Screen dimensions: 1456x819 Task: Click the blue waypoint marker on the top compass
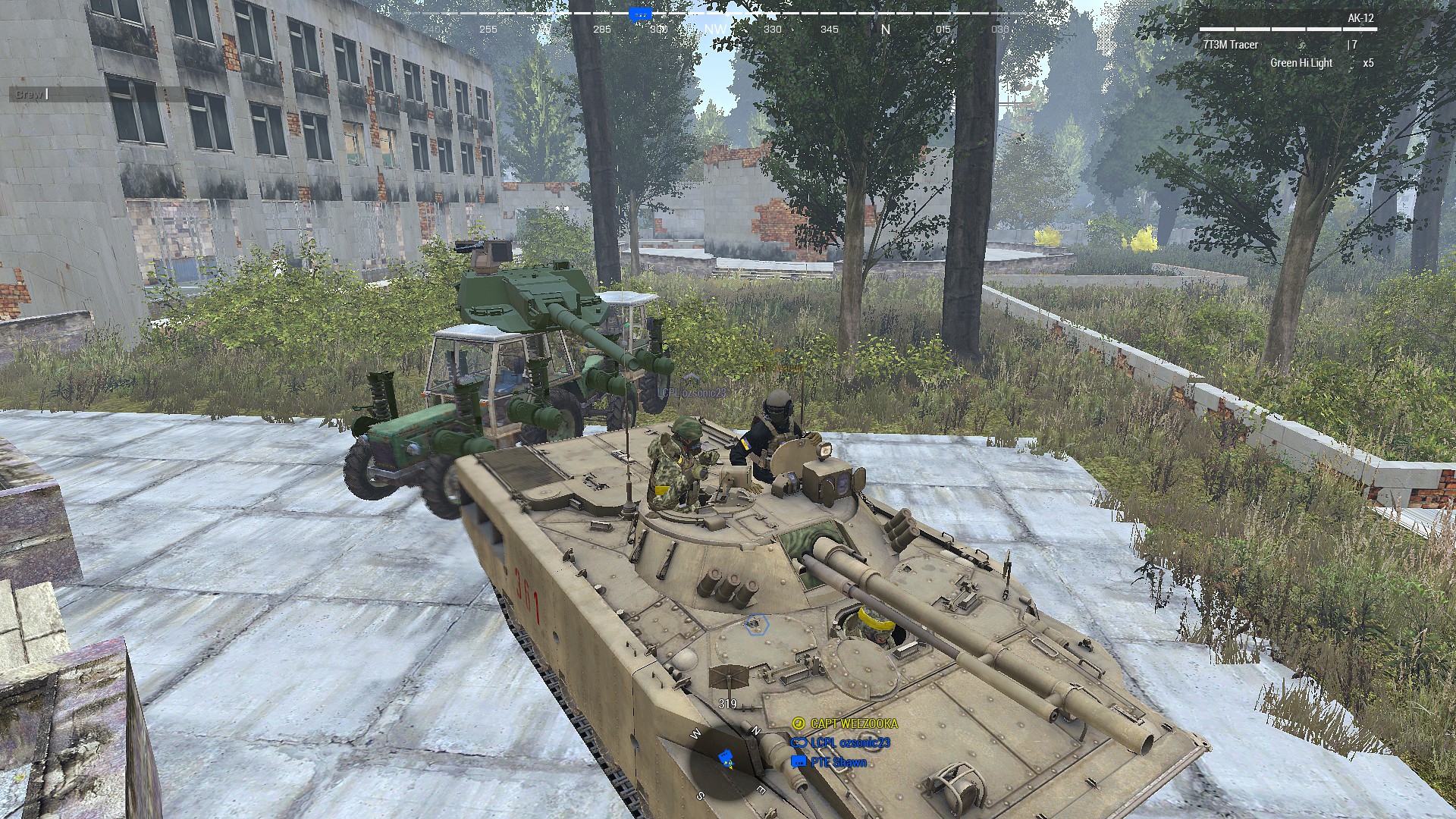coord(639,13)
